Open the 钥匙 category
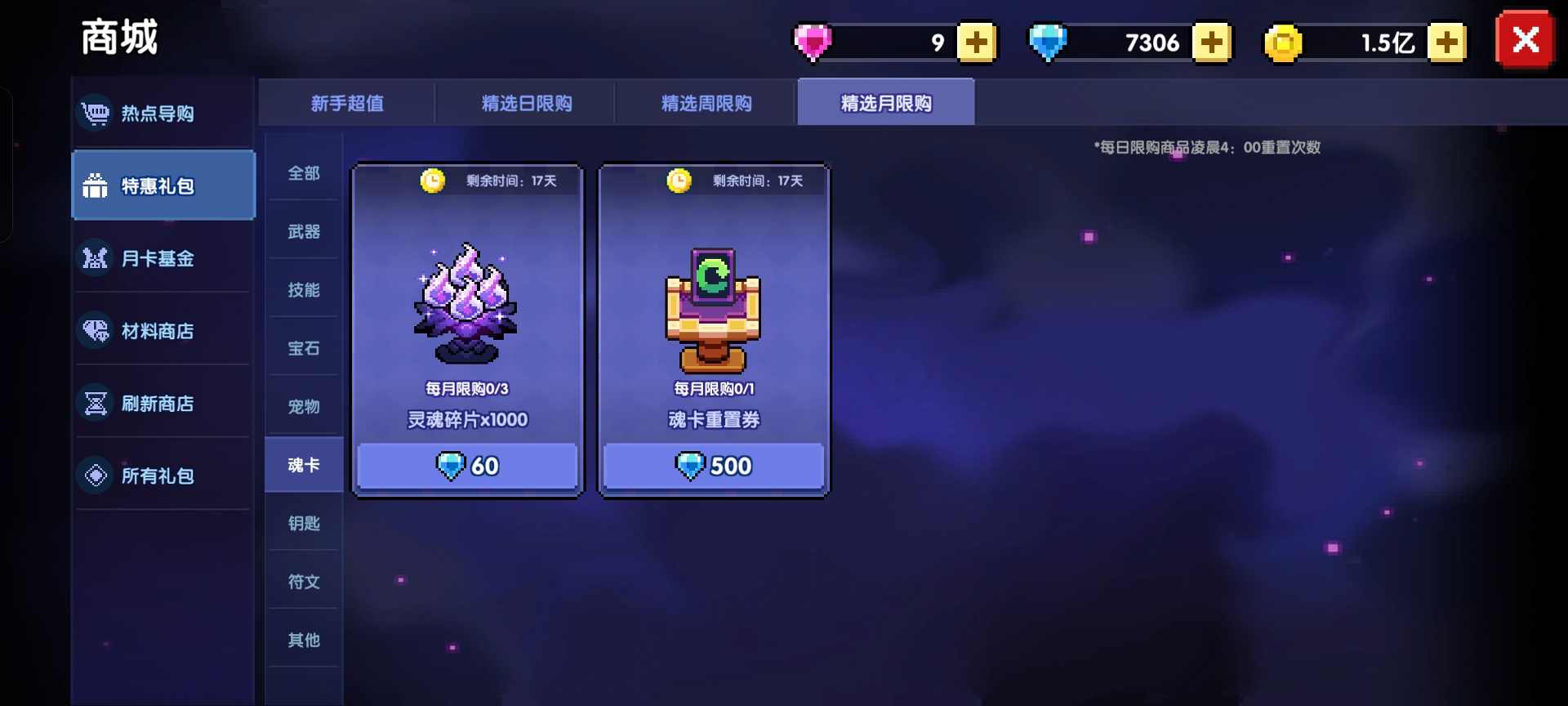 pyautogui.click(x=303, y=523)
